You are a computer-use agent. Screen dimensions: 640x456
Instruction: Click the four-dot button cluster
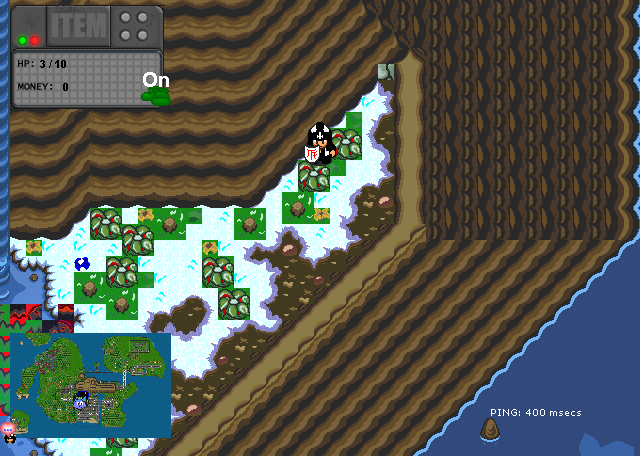click(x=136, y=26)
